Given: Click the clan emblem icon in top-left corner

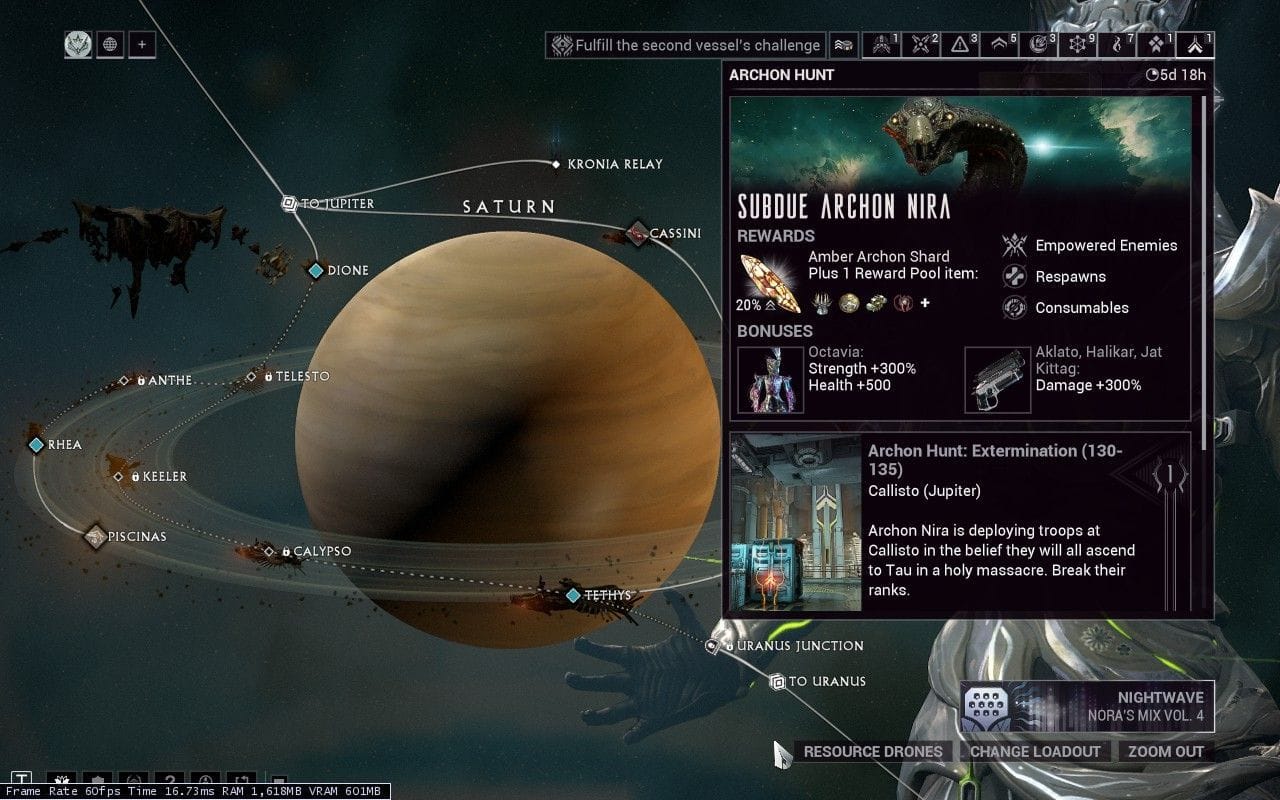Looking at the screenshot, I should click(x=78, y=44).
